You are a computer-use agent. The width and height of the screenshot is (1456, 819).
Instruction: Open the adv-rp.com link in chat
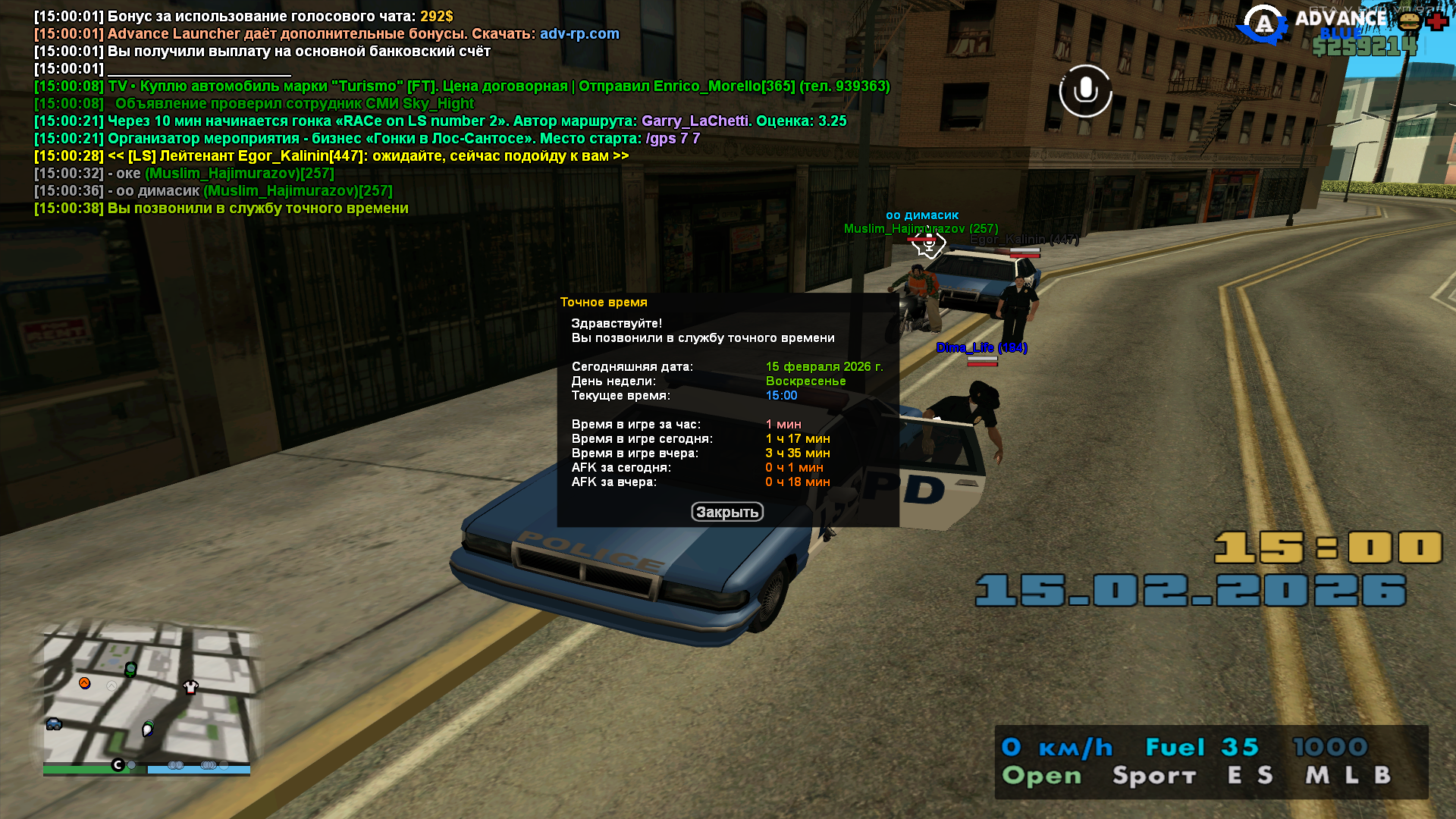579,33
